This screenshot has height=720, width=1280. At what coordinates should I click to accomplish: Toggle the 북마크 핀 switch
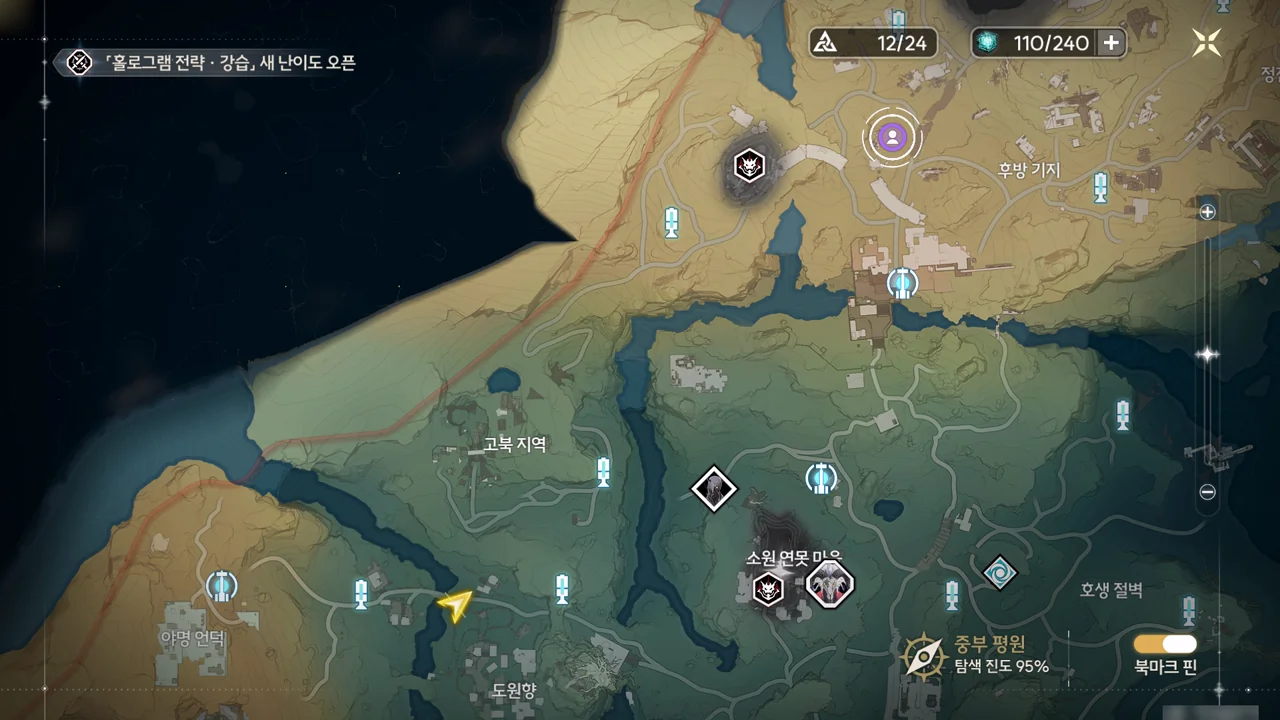1165,645
